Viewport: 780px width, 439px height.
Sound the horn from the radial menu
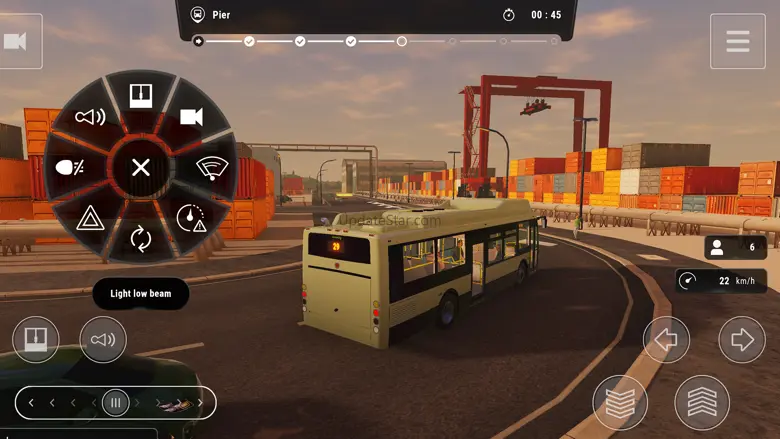pyautogui.click(x=91, y=117)
